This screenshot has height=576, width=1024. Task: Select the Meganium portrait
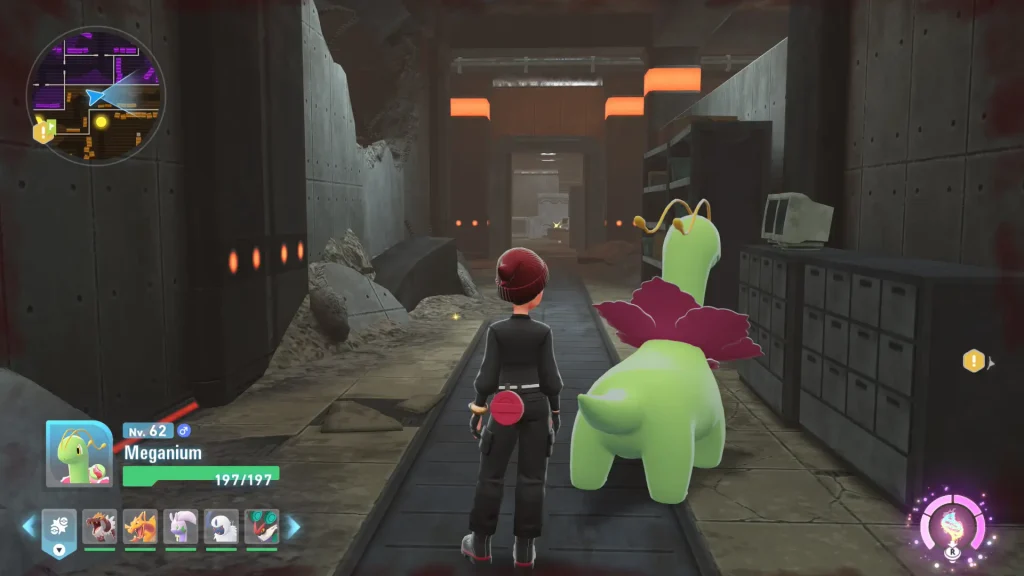click(x=79, y=453)
